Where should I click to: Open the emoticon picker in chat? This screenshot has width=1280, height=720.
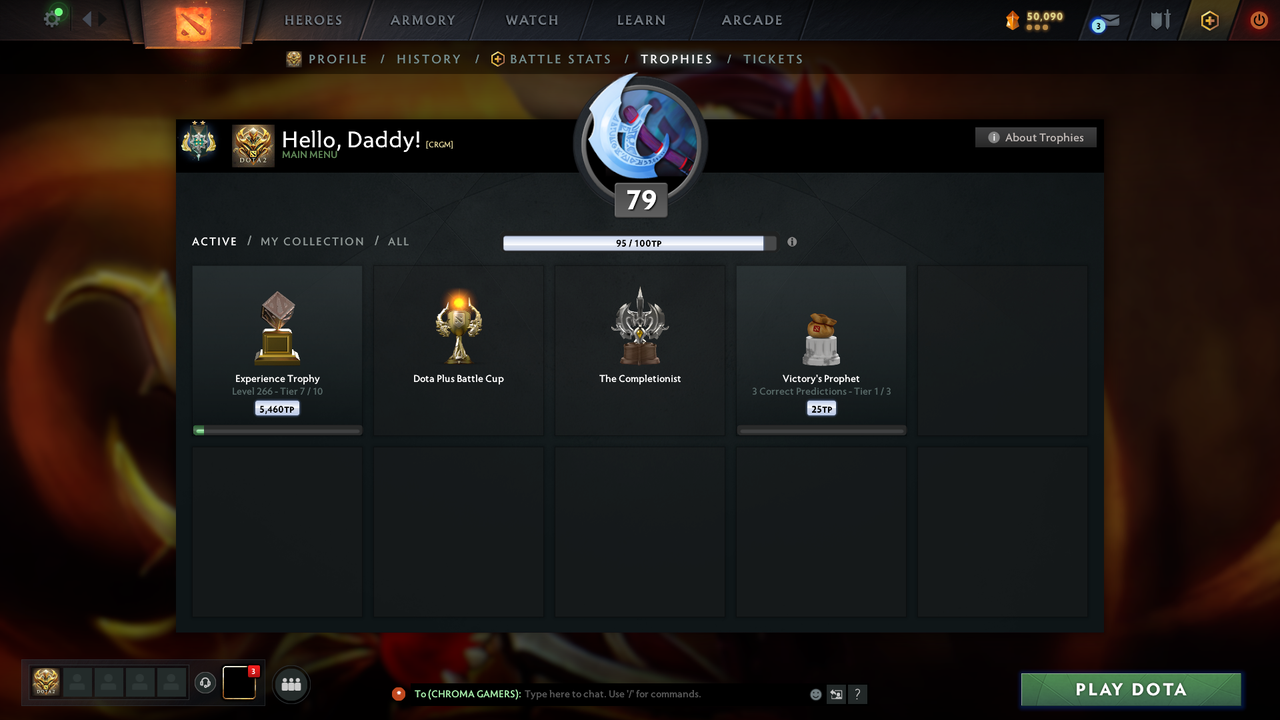pyautogui.click(x=815, y=693)
